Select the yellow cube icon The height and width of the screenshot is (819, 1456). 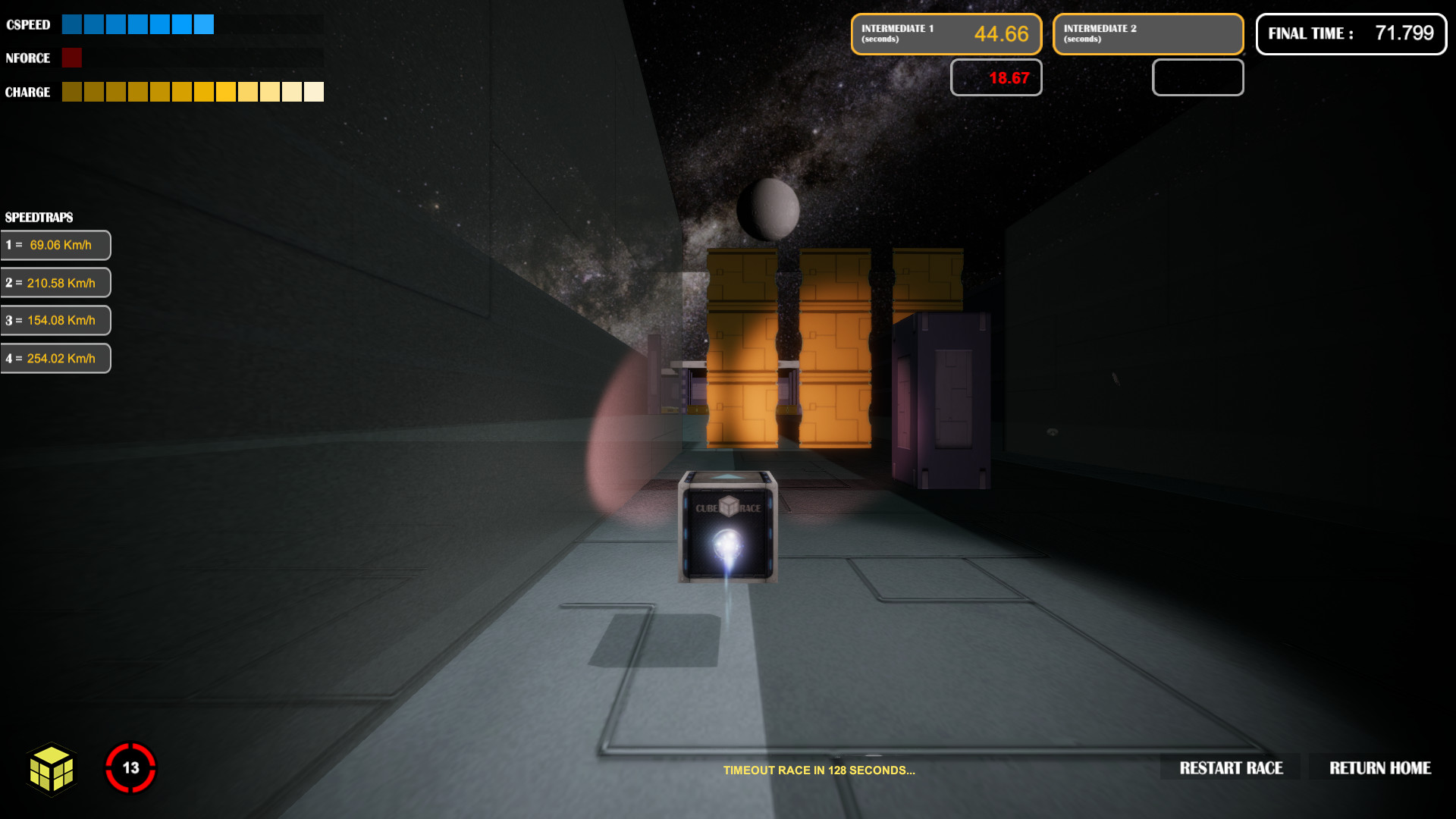coord(52,769)
